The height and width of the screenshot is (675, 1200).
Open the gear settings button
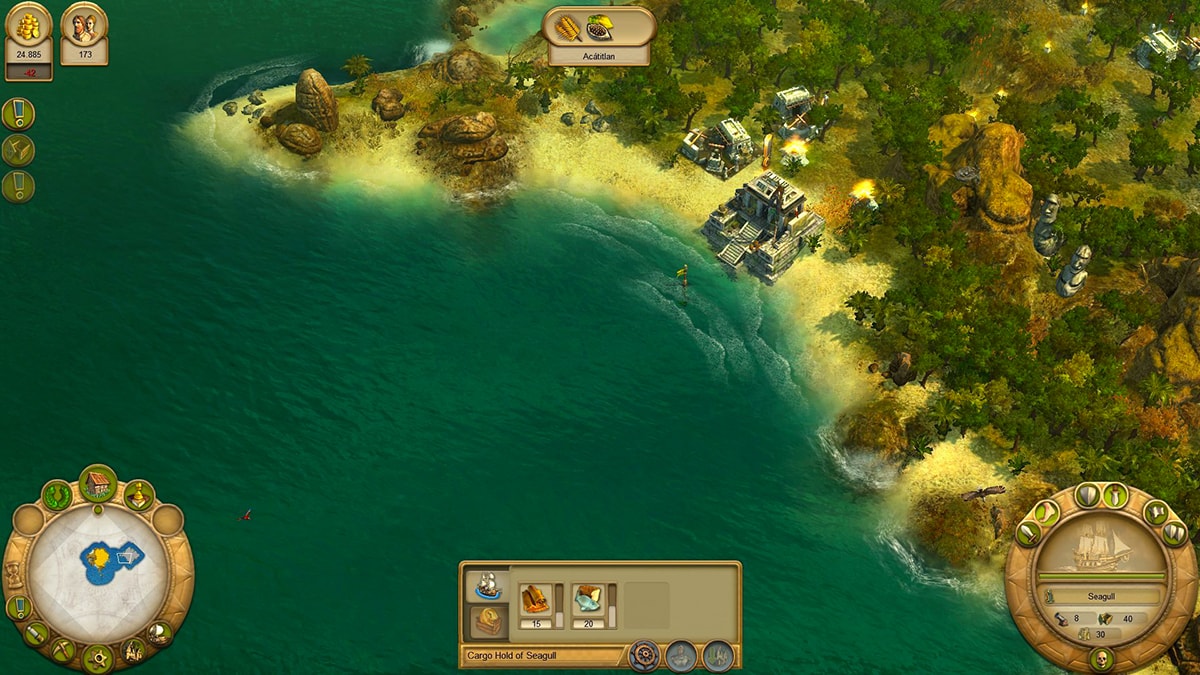pyautogui.click(x=98, y=659)
